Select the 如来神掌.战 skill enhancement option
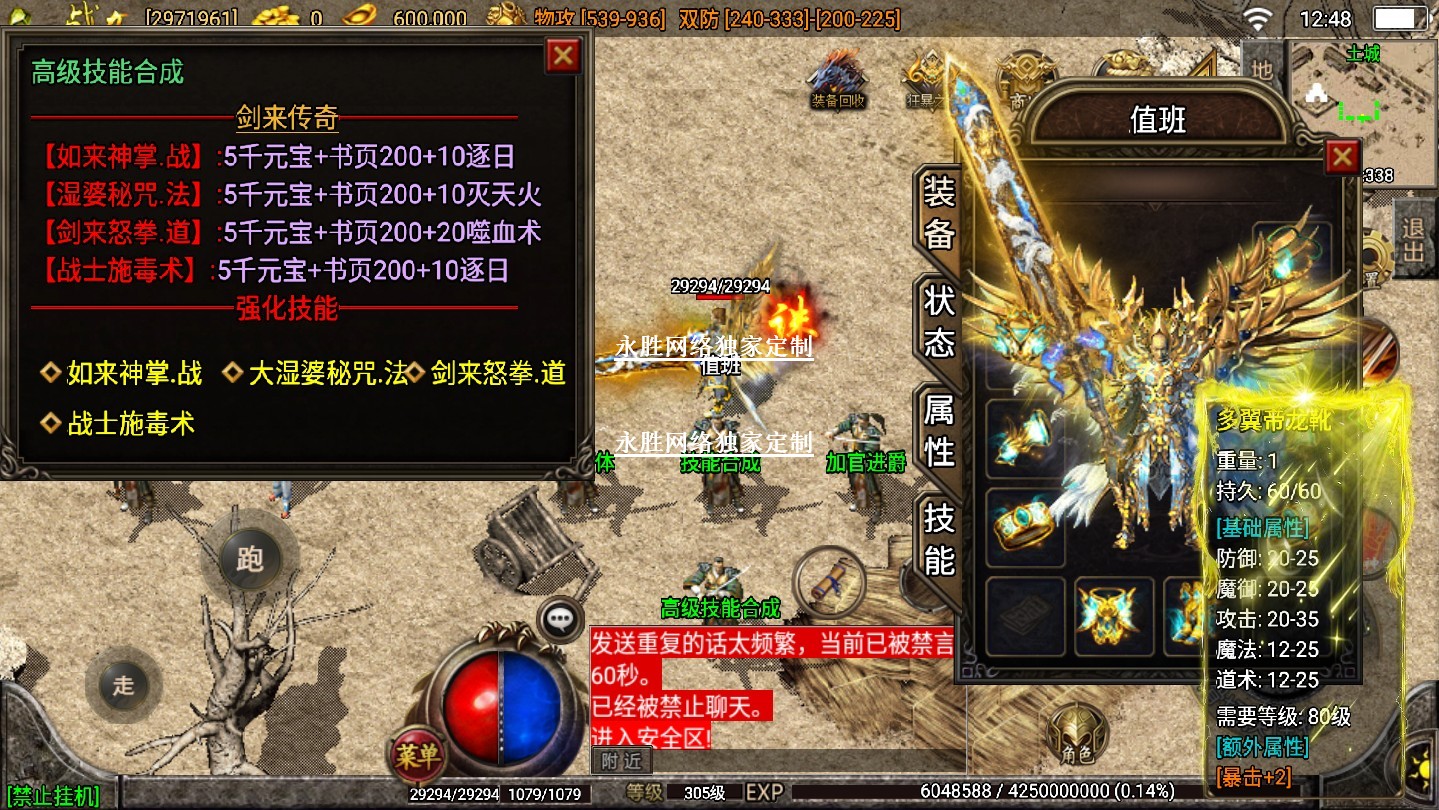The width and height of the screenshot is (1439, 810). click(122, 374)
